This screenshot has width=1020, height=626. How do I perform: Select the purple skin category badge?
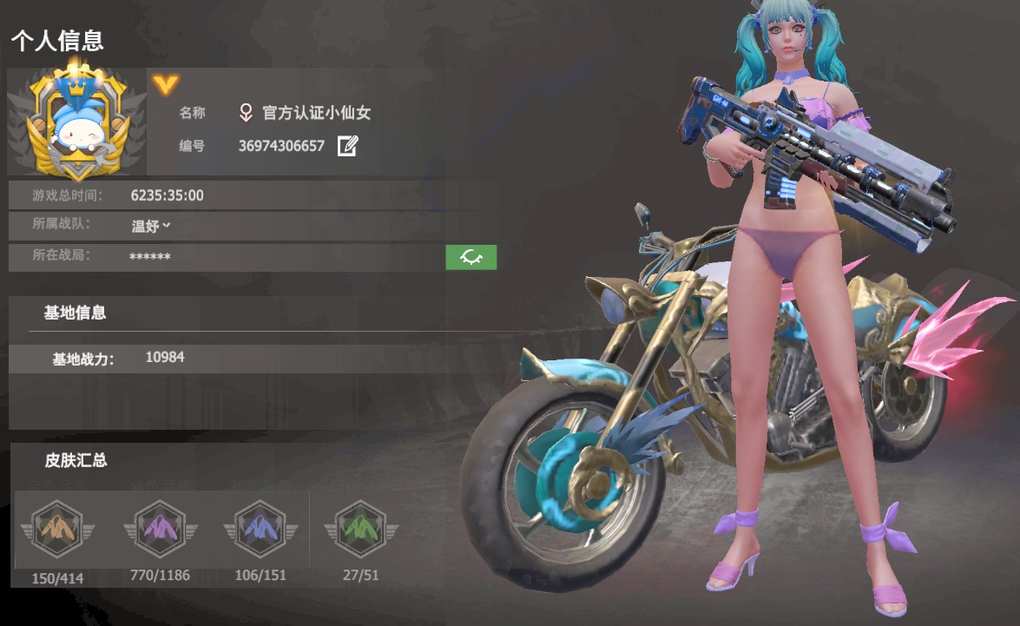[160, 528]
